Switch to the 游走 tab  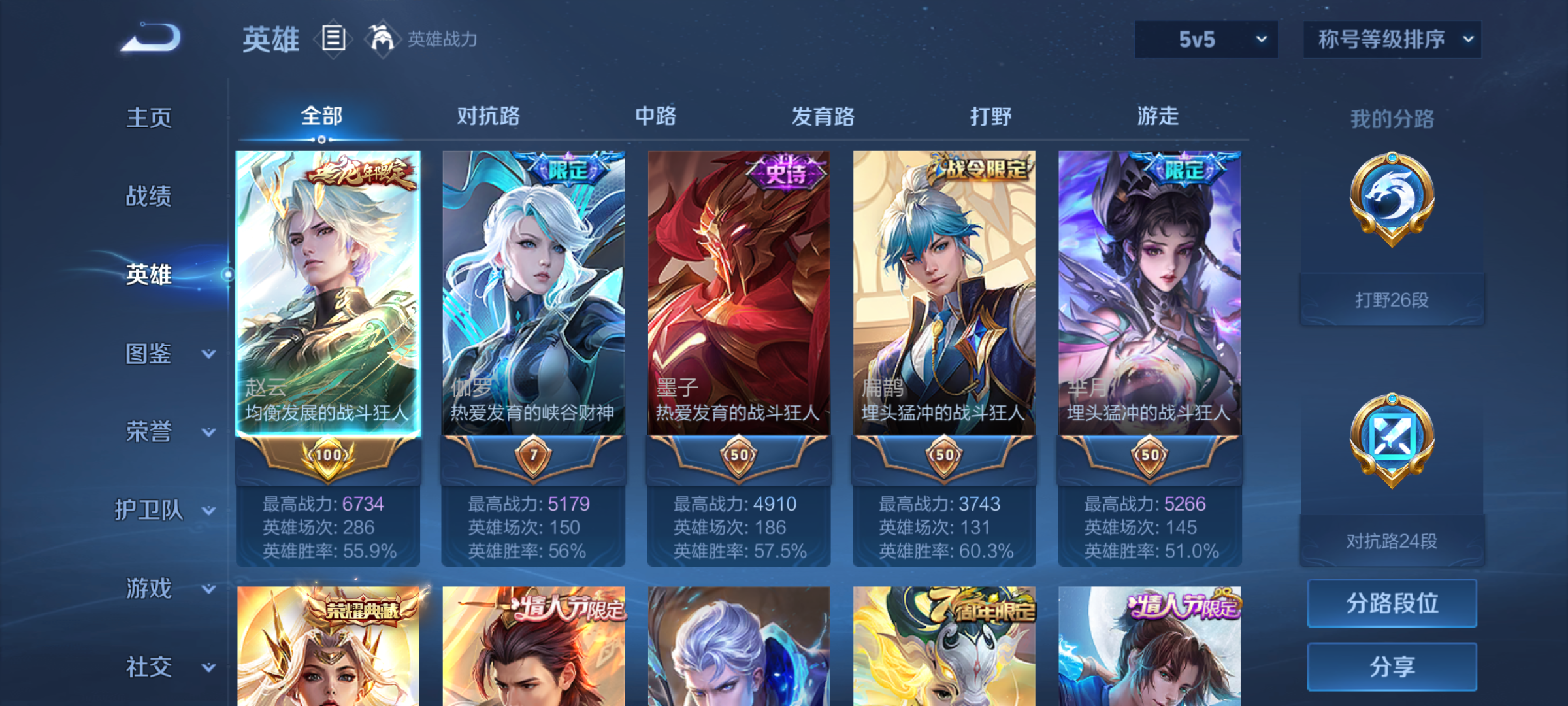[x=1158, y=116]
